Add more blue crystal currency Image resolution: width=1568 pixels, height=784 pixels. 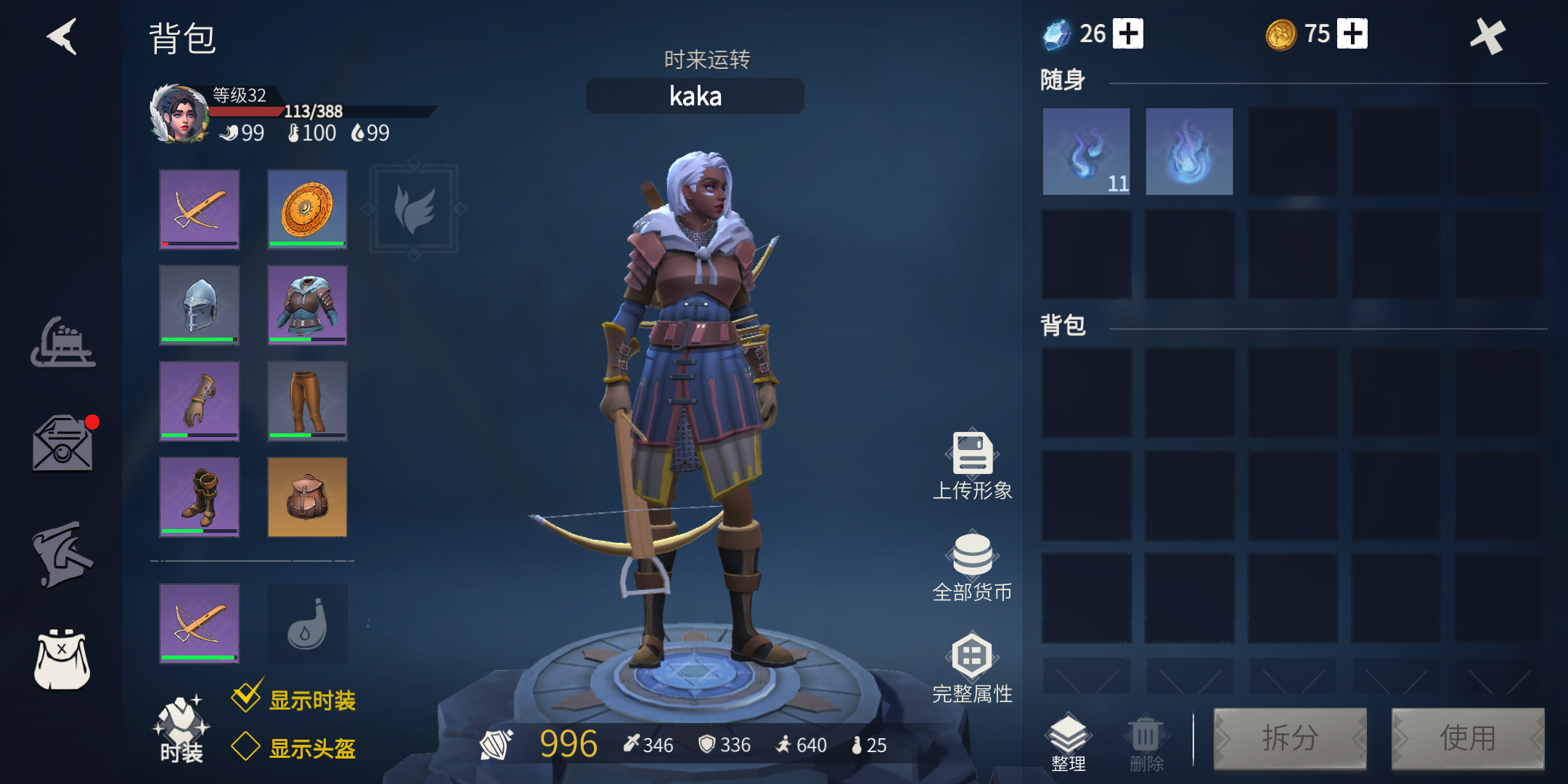[x=1128, y=34]
